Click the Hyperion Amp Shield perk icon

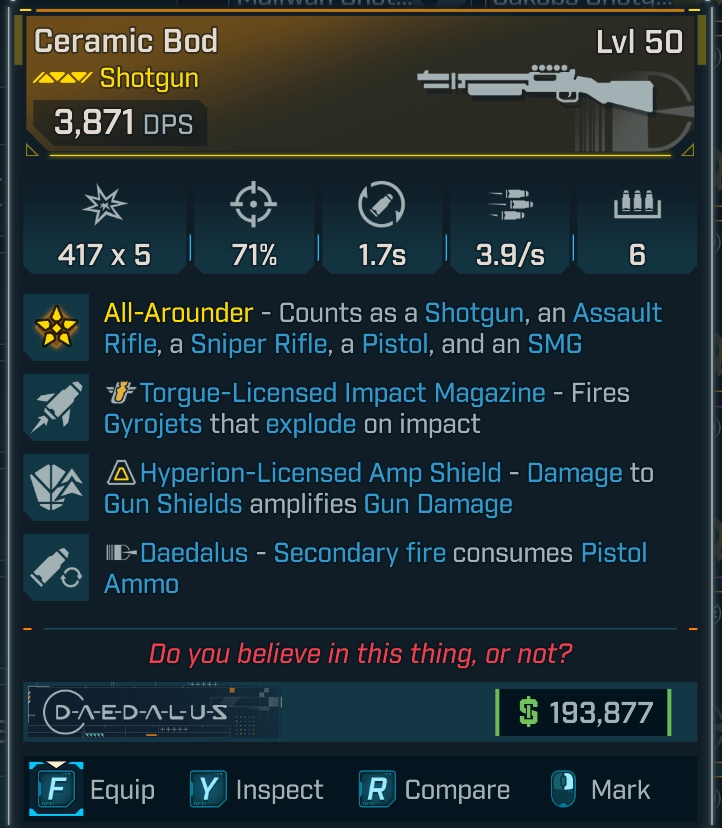click(x=59, y=487)
